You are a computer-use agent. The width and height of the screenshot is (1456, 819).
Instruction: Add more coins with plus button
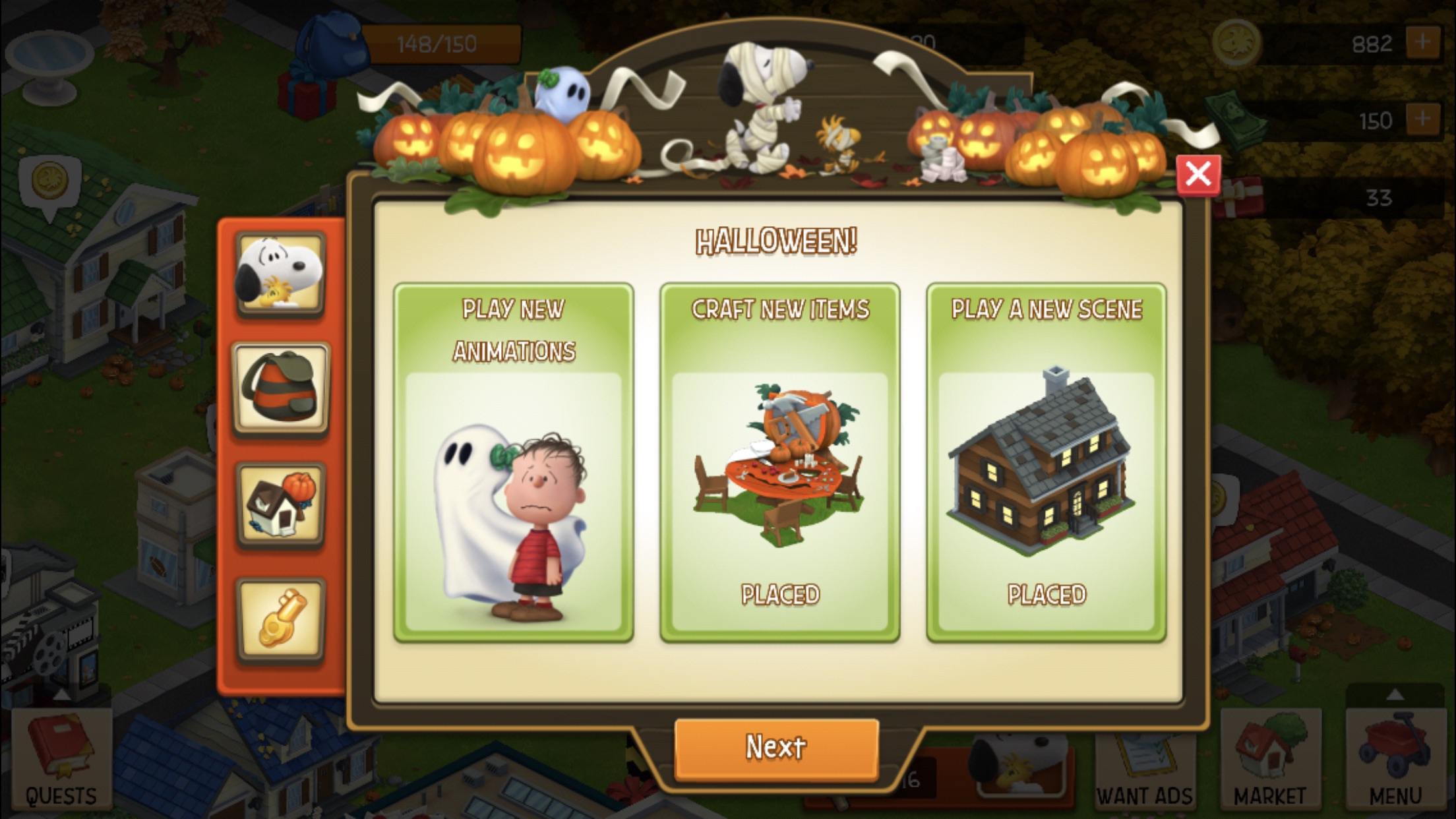click(x=1422, y=44)
